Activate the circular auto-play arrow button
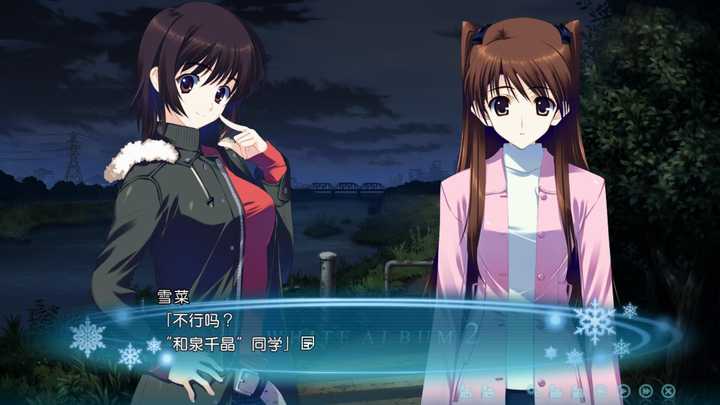Screen dimensions: 720x405 click(x=624, y=391)
